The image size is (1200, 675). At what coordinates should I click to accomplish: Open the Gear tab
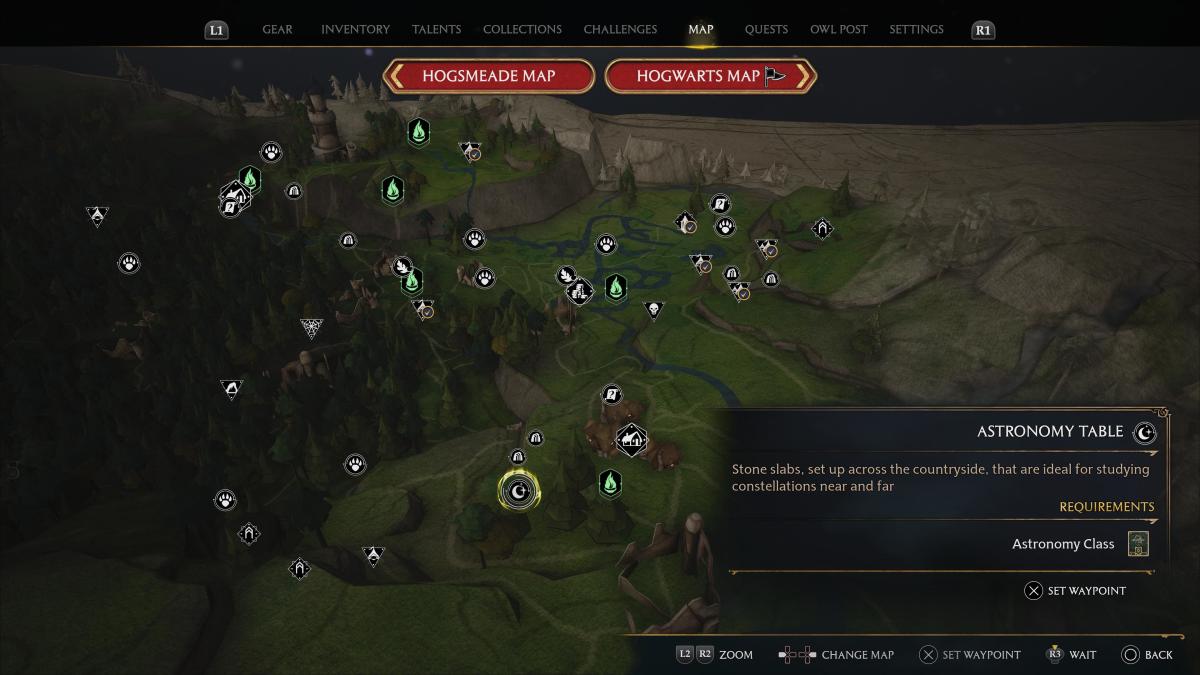point(277,30)
